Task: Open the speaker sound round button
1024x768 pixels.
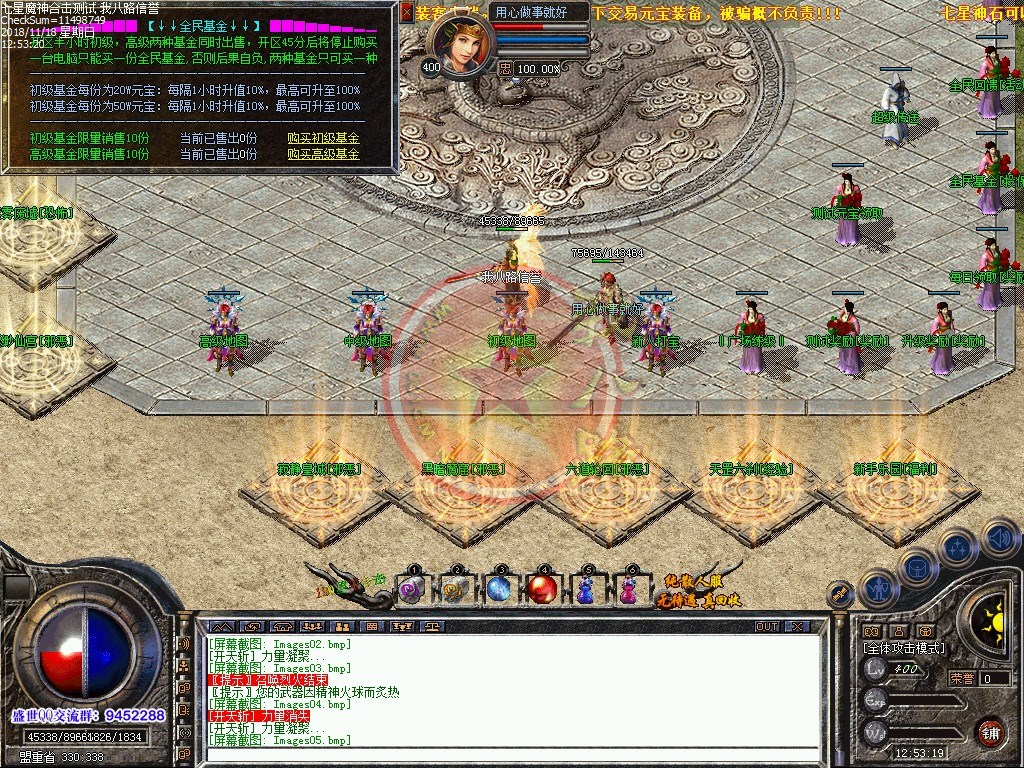Action: 1001,539
